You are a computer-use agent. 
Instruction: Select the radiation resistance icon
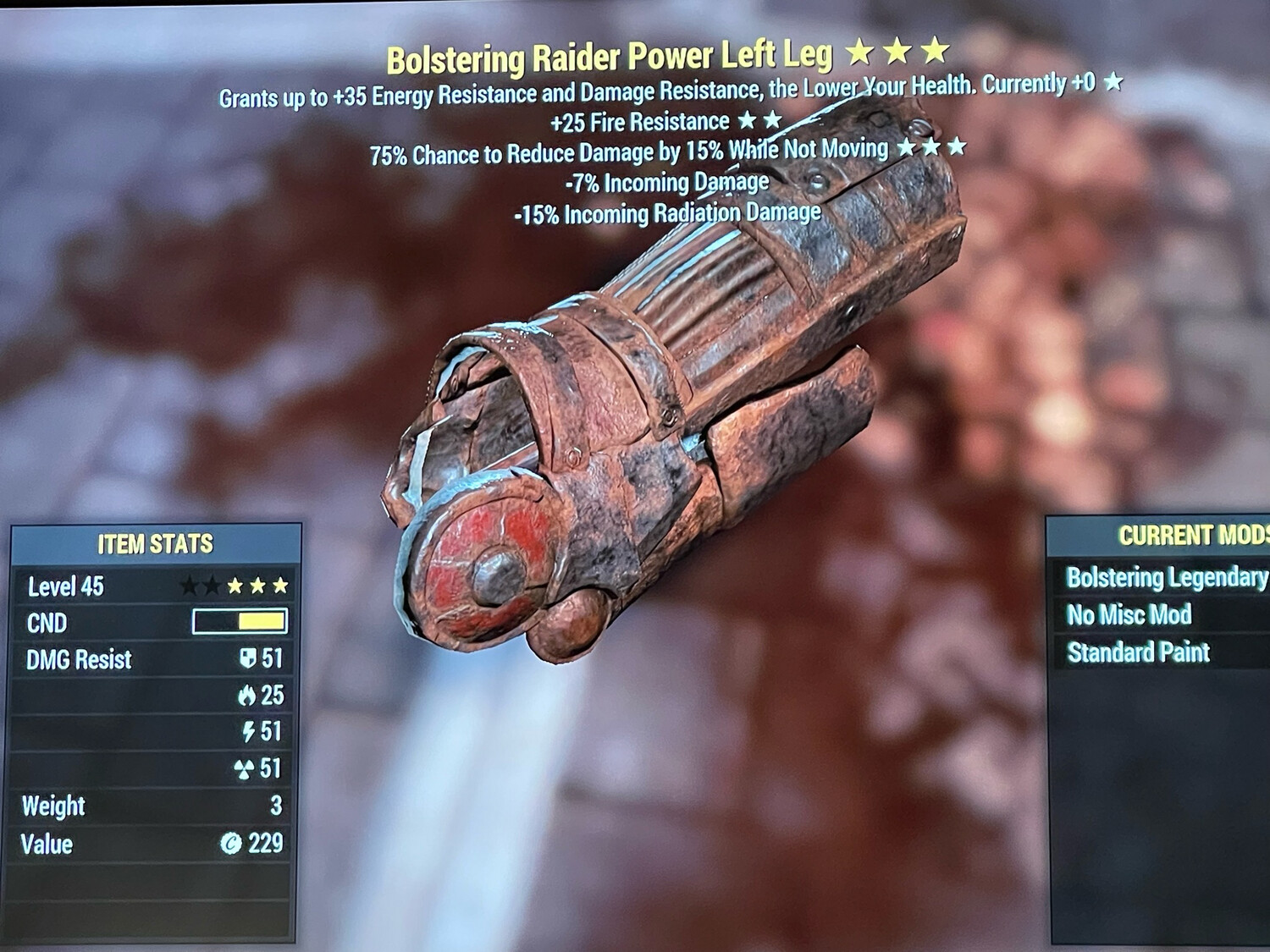point(245,767)
